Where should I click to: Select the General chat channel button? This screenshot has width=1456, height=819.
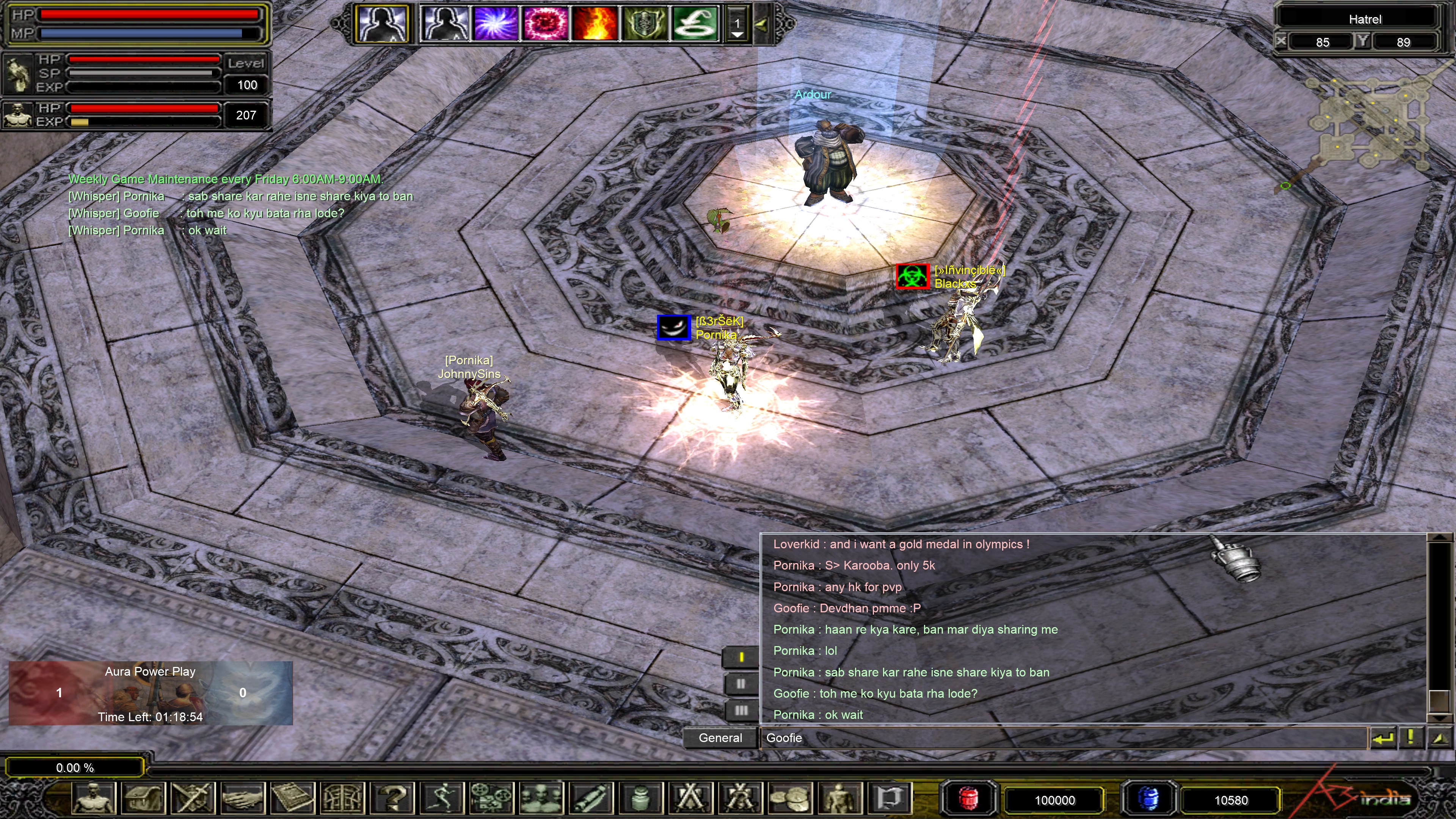[720, 737]
